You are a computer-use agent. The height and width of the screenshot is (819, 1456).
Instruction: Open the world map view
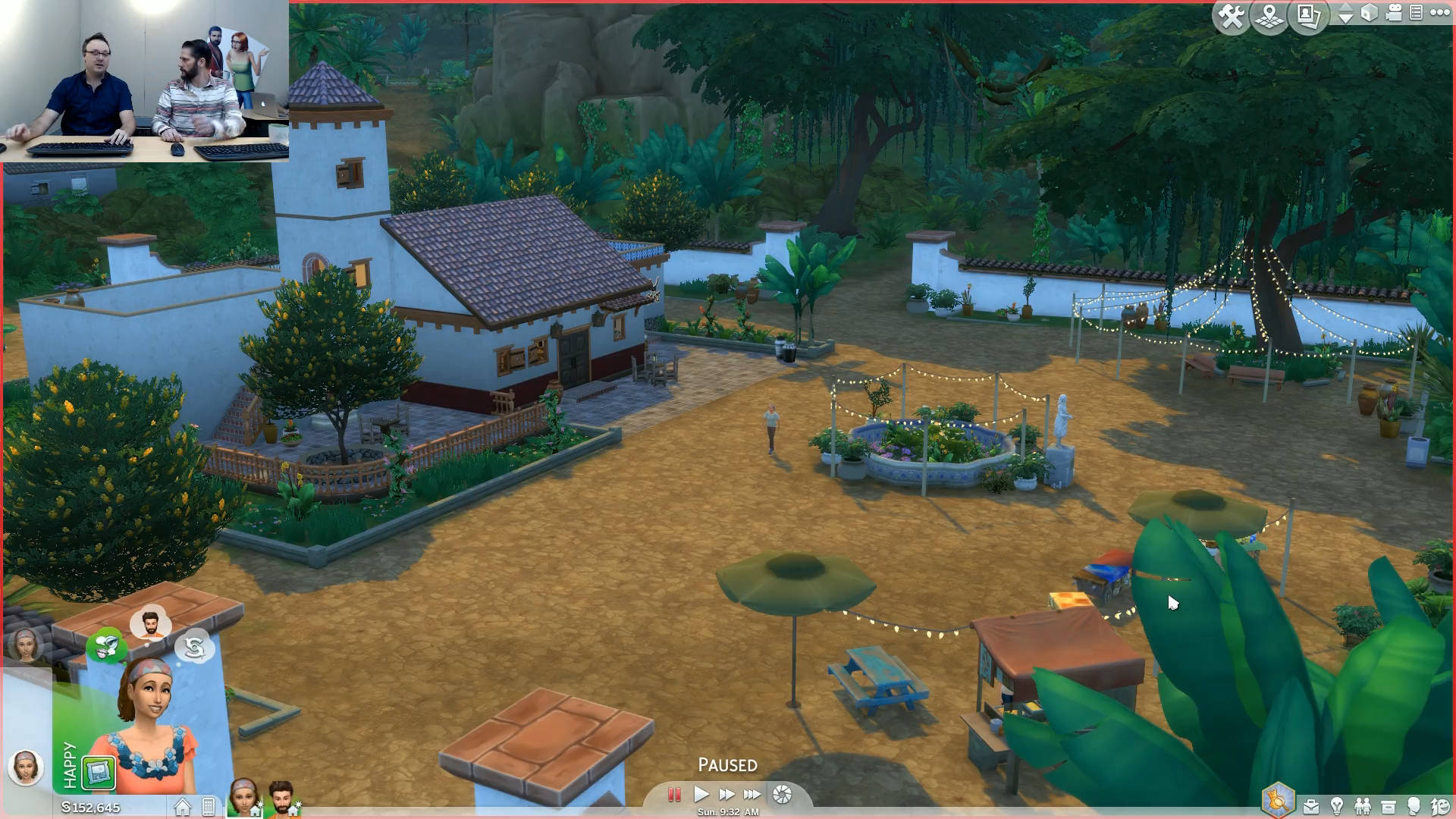[x=1269, y=16]
